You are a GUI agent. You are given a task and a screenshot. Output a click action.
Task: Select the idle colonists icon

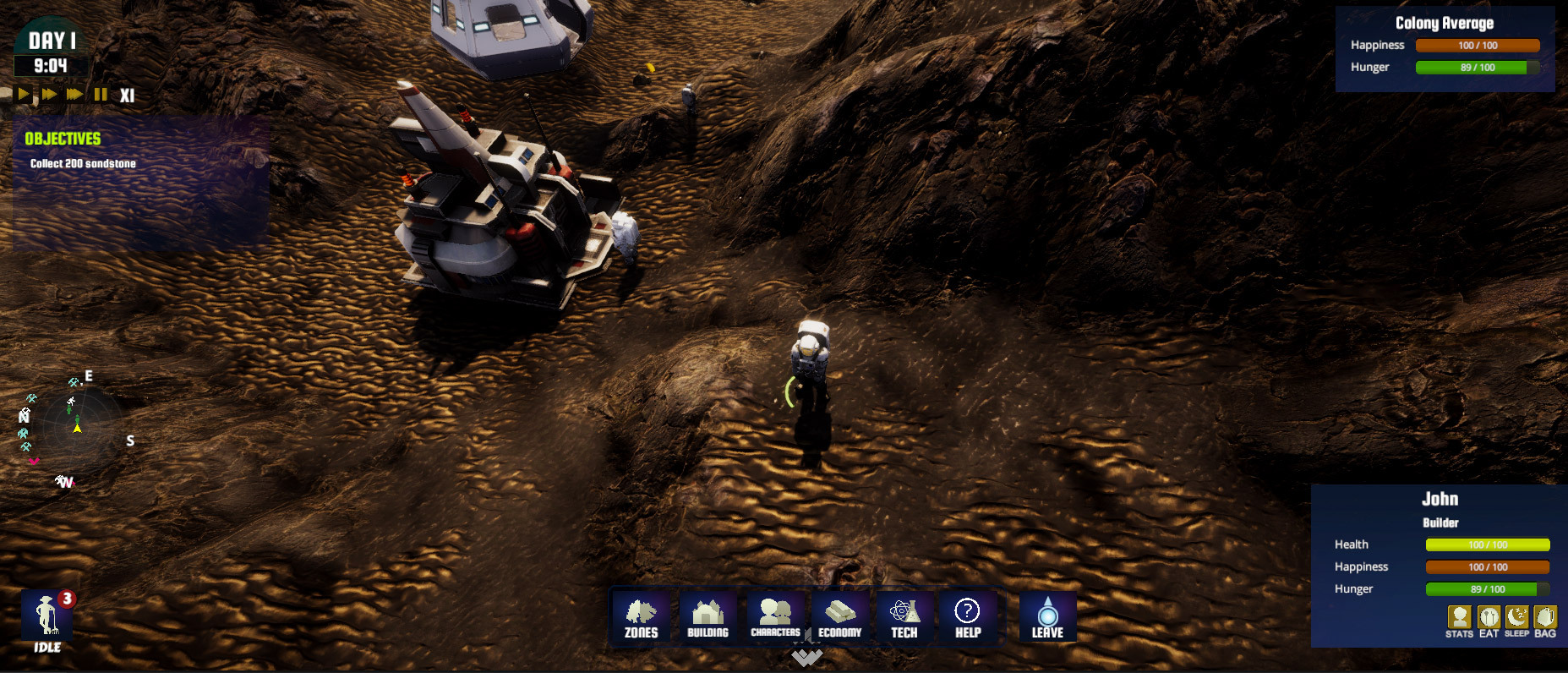click(x=47, y=620)
